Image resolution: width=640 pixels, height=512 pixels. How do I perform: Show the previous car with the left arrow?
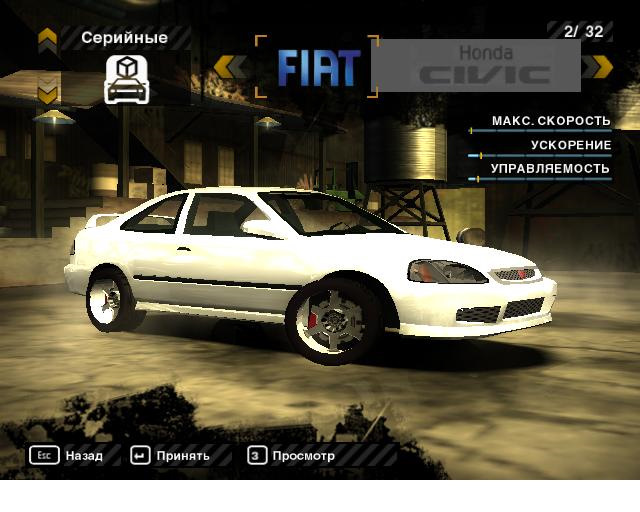231,67
